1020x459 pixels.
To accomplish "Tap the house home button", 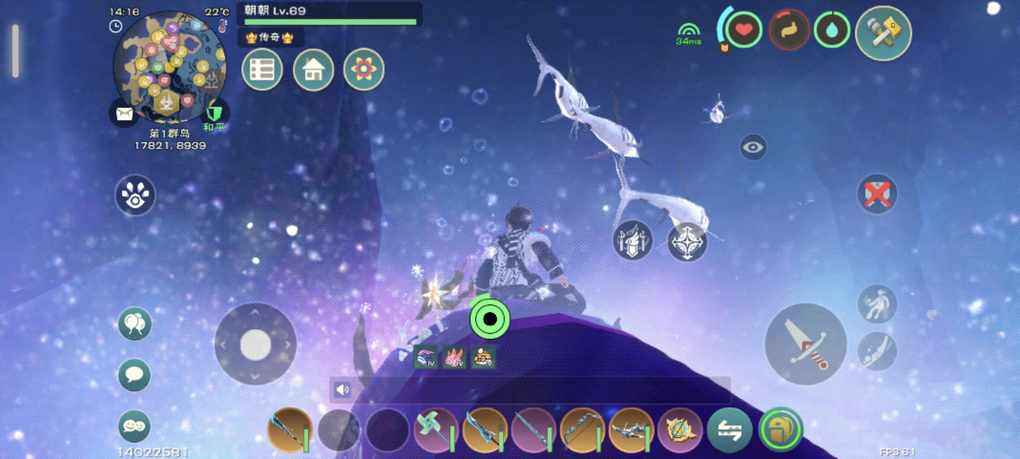I will (x=313, y=70).
